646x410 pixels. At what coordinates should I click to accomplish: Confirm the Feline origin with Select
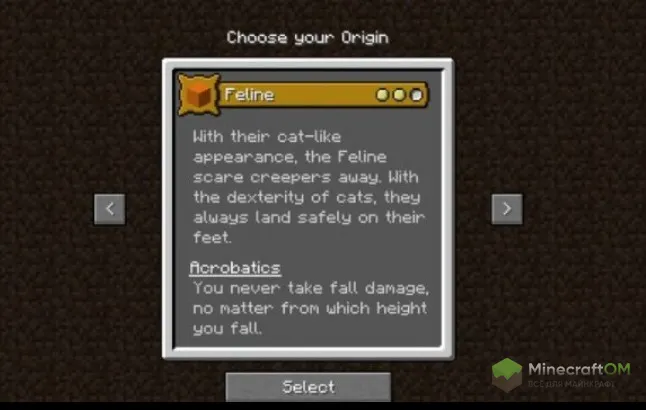[x=308, y=386]
